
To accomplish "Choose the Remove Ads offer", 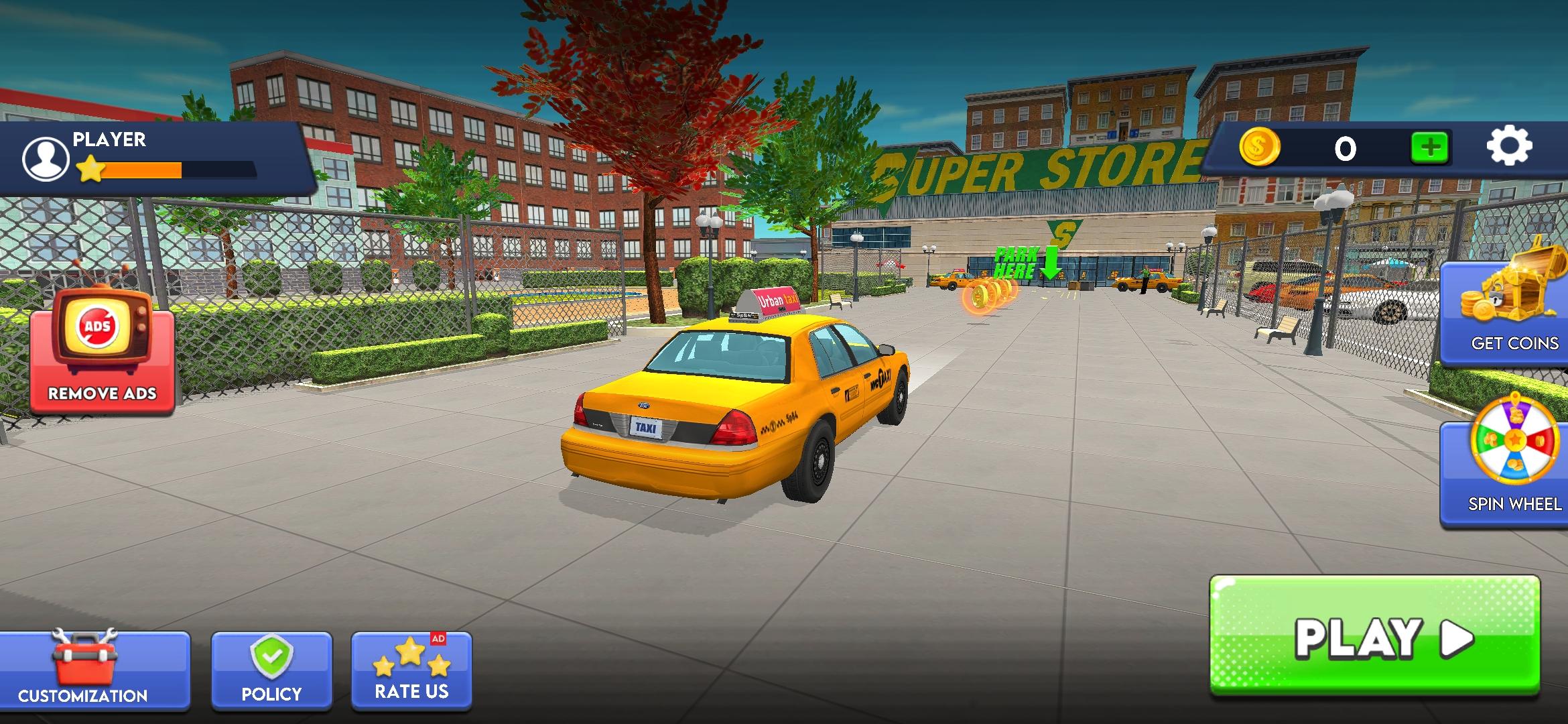I will coord(102,352).
